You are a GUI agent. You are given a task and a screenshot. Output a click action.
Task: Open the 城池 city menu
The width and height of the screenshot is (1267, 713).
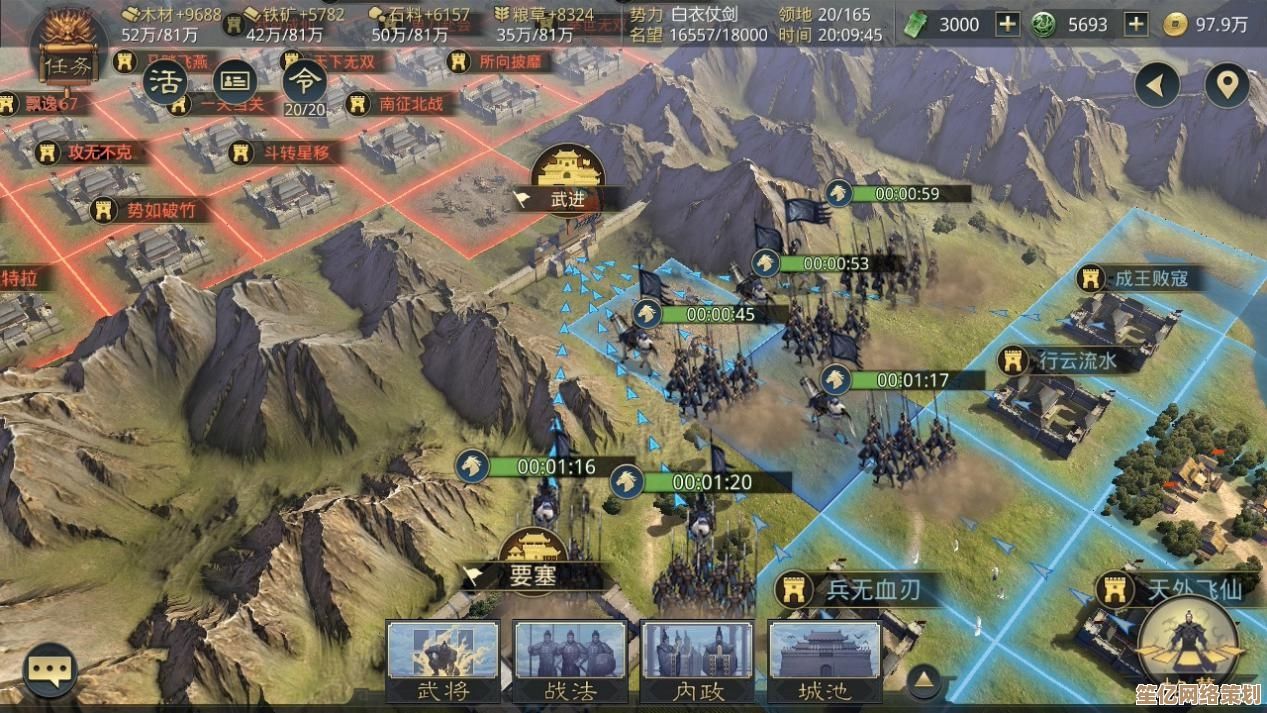tap(825, 661)
